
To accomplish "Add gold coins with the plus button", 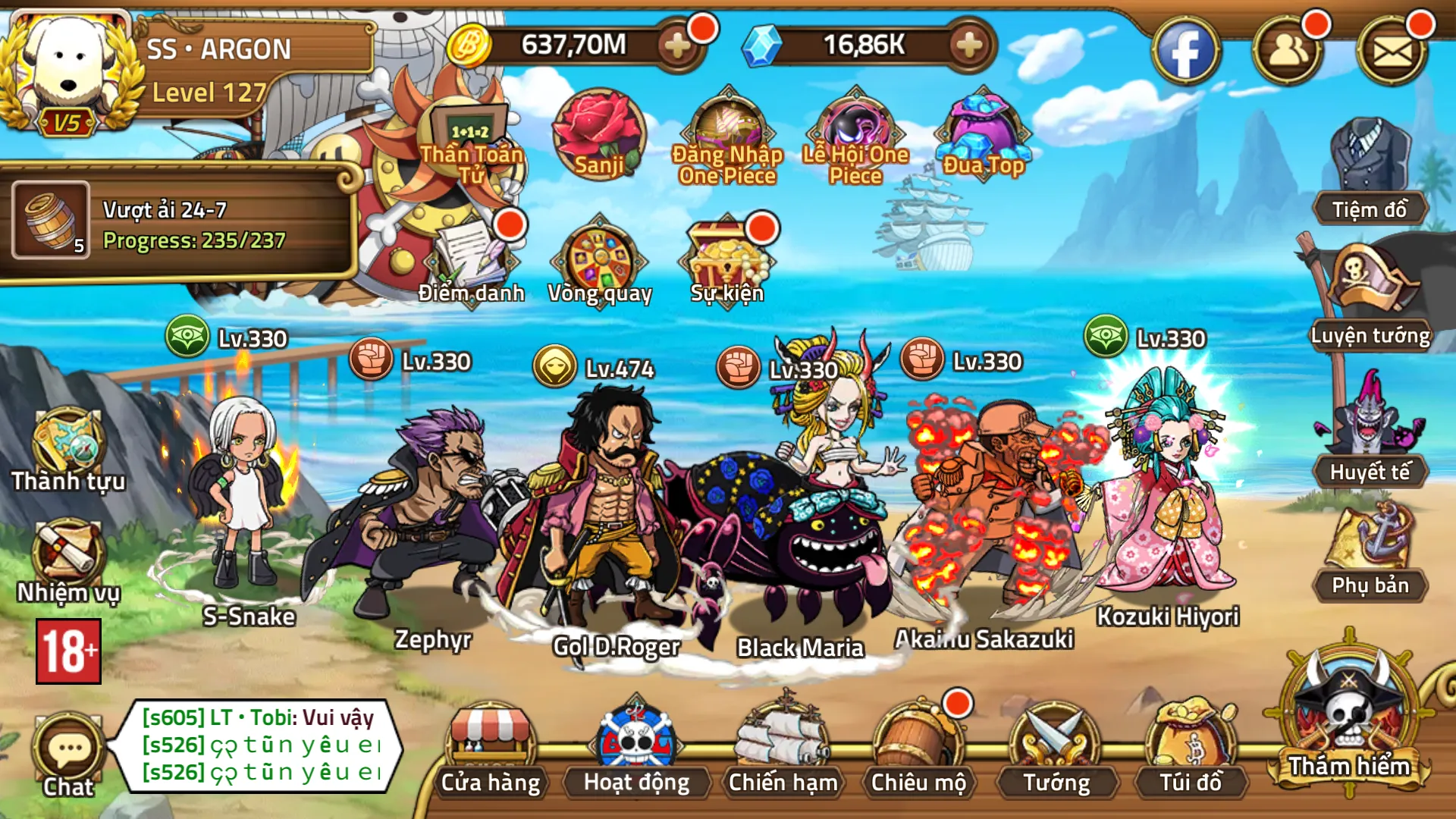I will pos(677,45).
